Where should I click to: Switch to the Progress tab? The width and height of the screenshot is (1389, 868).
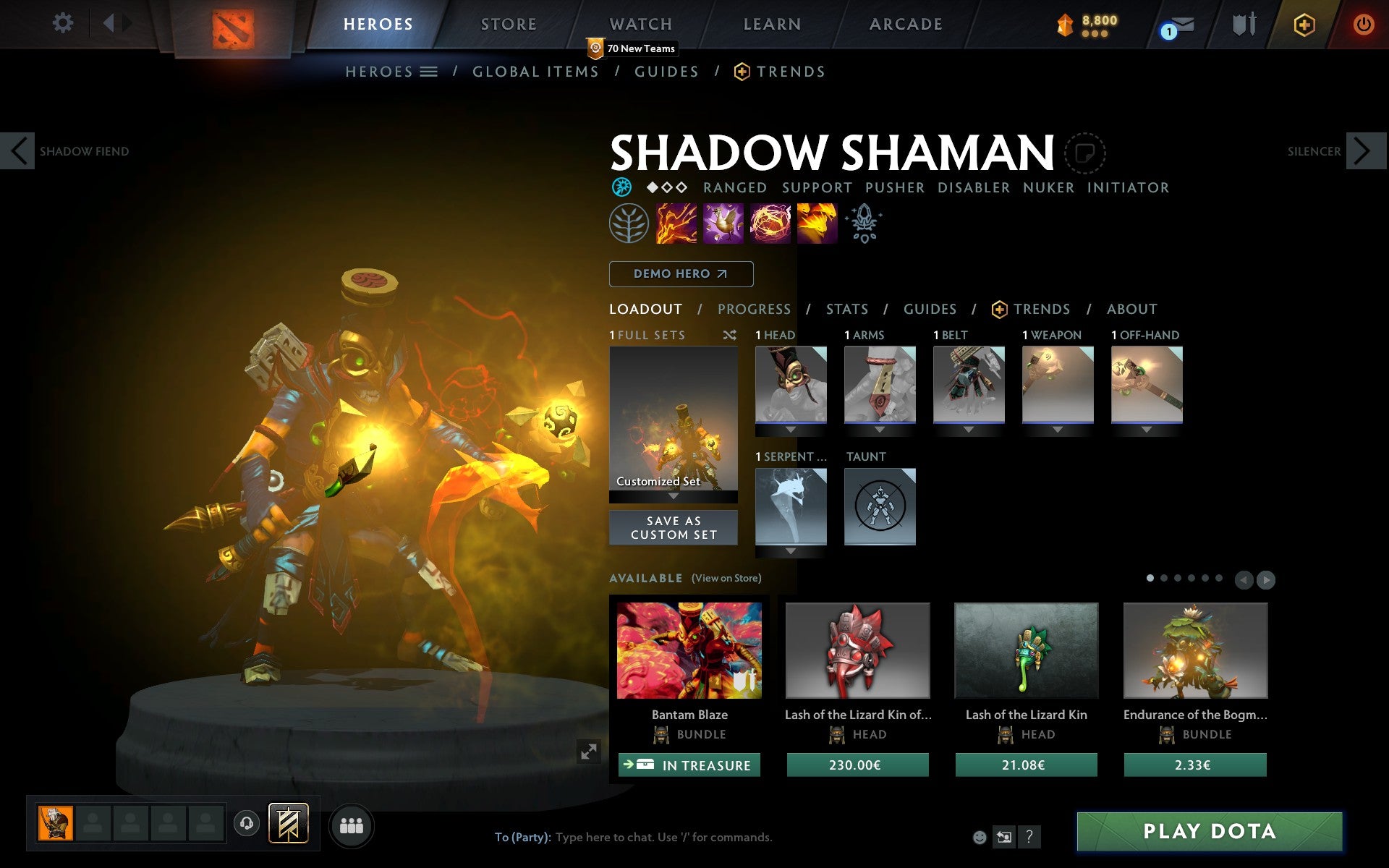click(754, 309)
